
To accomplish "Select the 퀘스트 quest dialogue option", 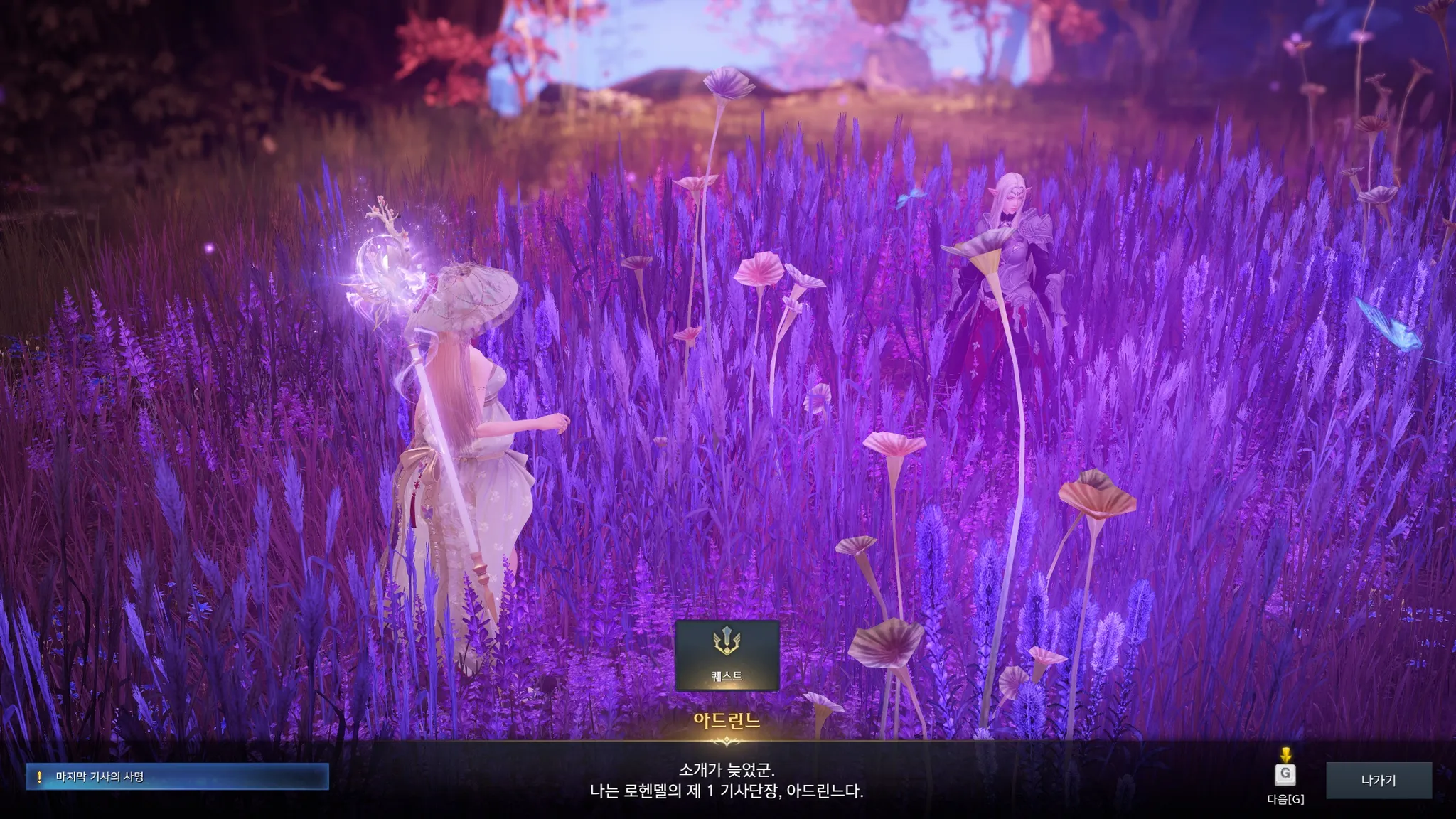I will [727, 655].
